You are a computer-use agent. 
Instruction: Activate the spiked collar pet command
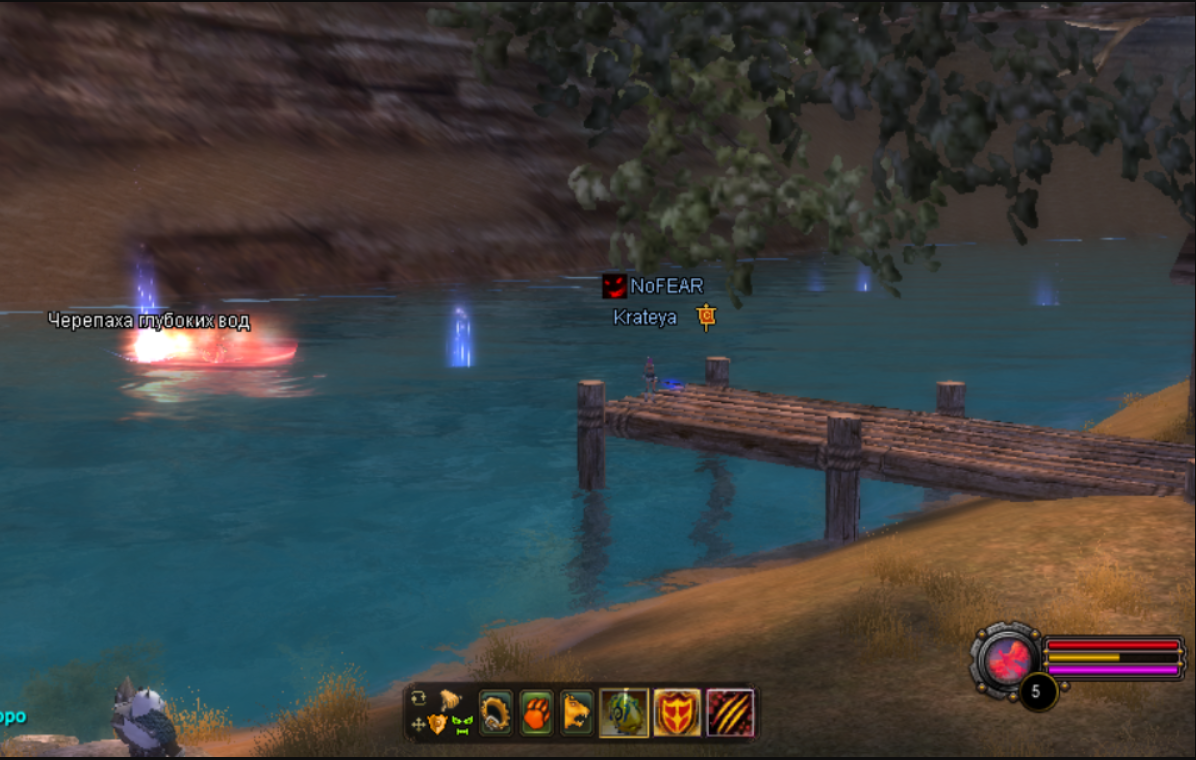(x=496, y=713)
